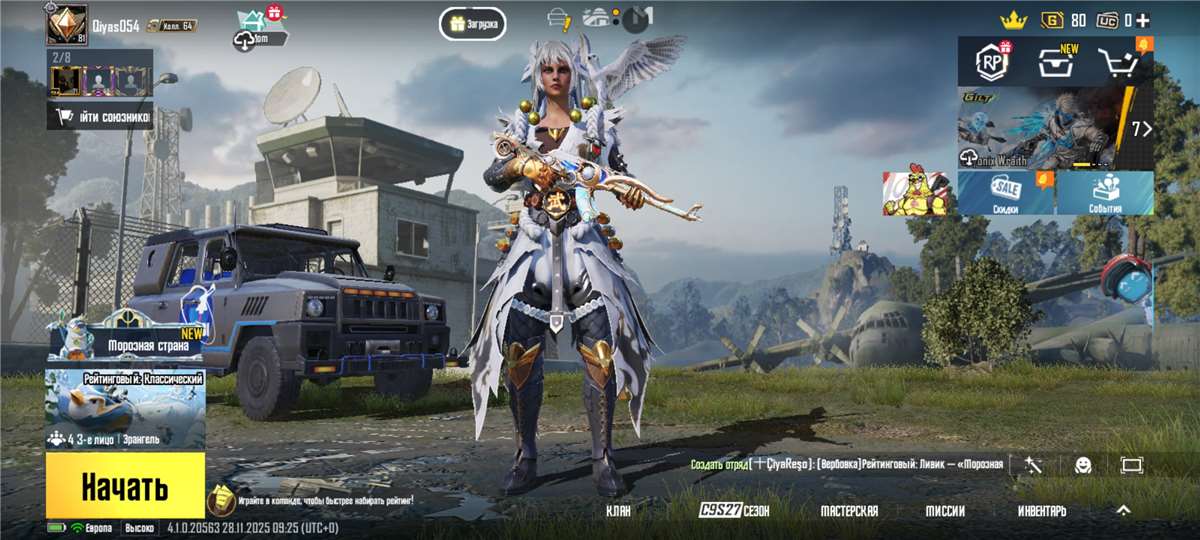Click the find allies flag button

click(x=100, y=117)
